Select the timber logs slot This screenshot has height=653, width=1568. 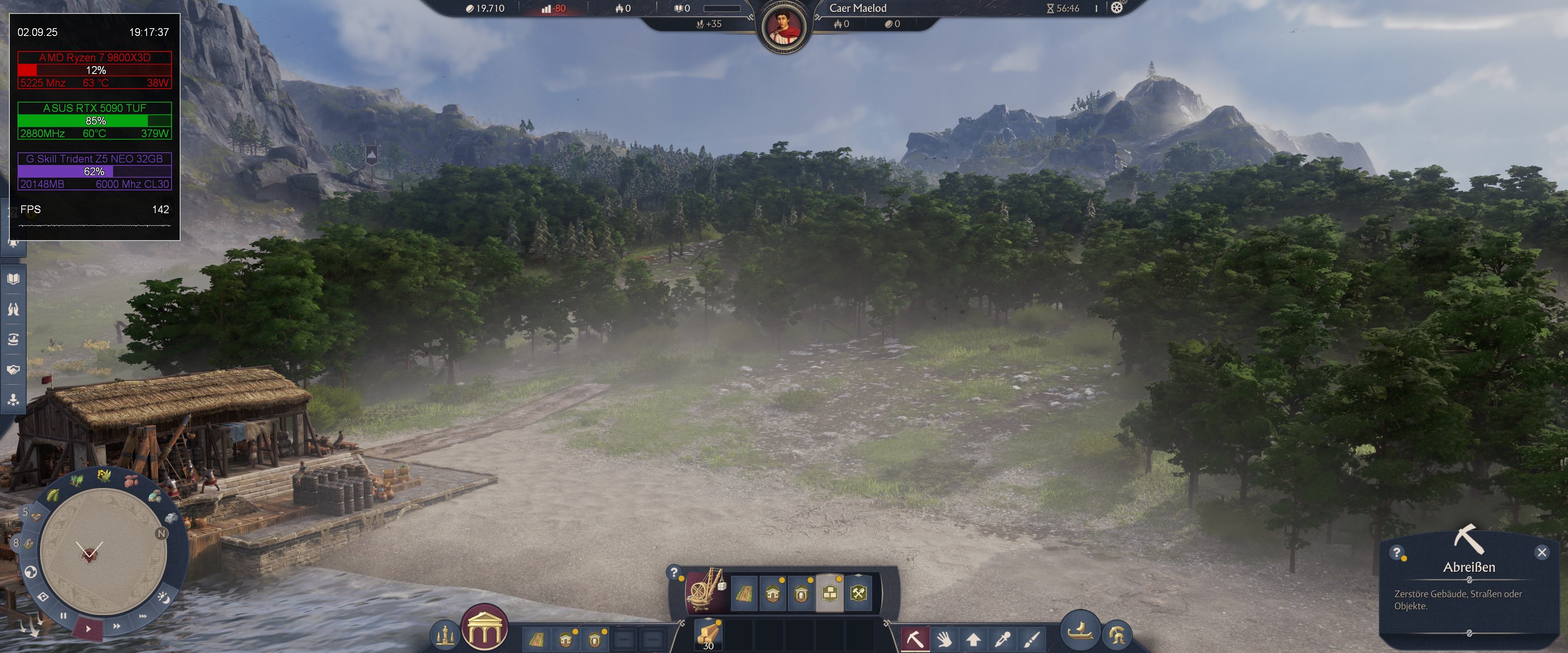pos(708,634)
